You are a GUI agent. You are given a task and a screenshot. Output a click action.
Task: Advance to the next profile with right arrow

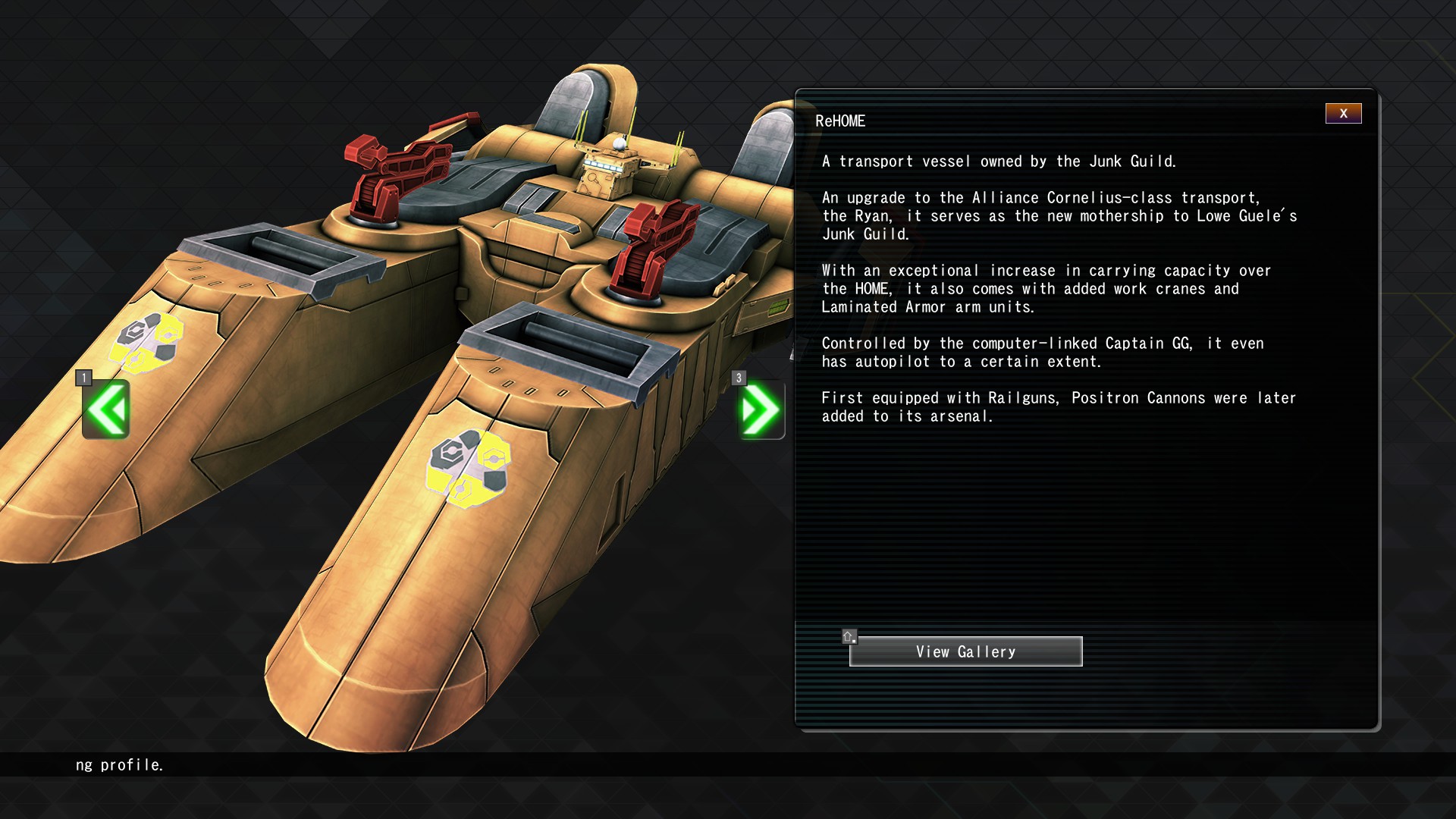click(x=761, y=410)
